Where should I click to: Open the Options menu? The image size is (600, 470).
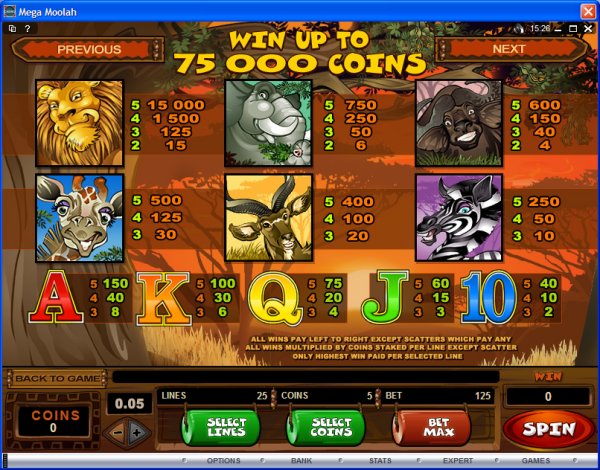click(x=223, y=462)
